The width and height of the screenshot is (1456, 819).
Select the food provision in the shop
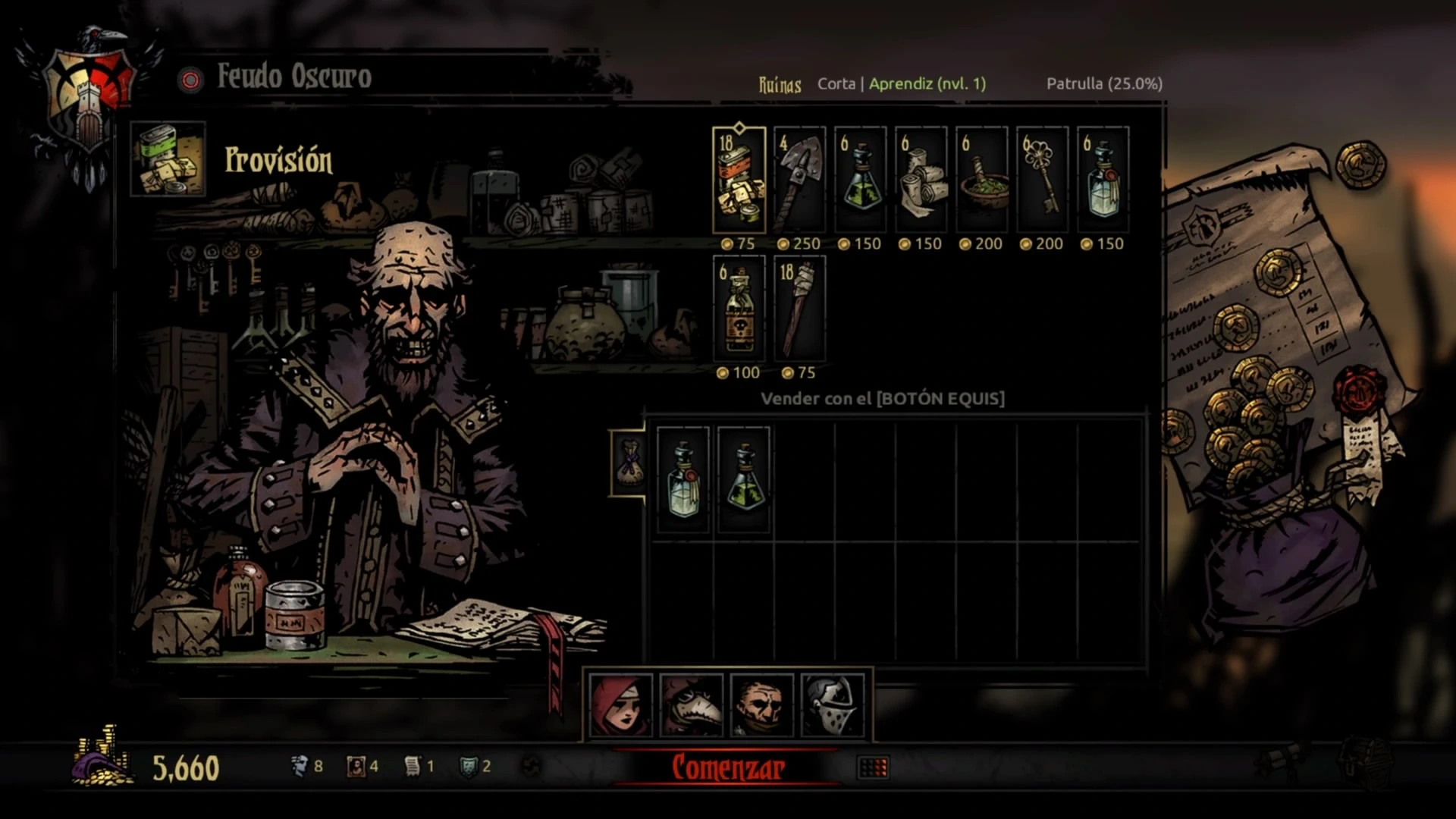(x=739, y=180)
